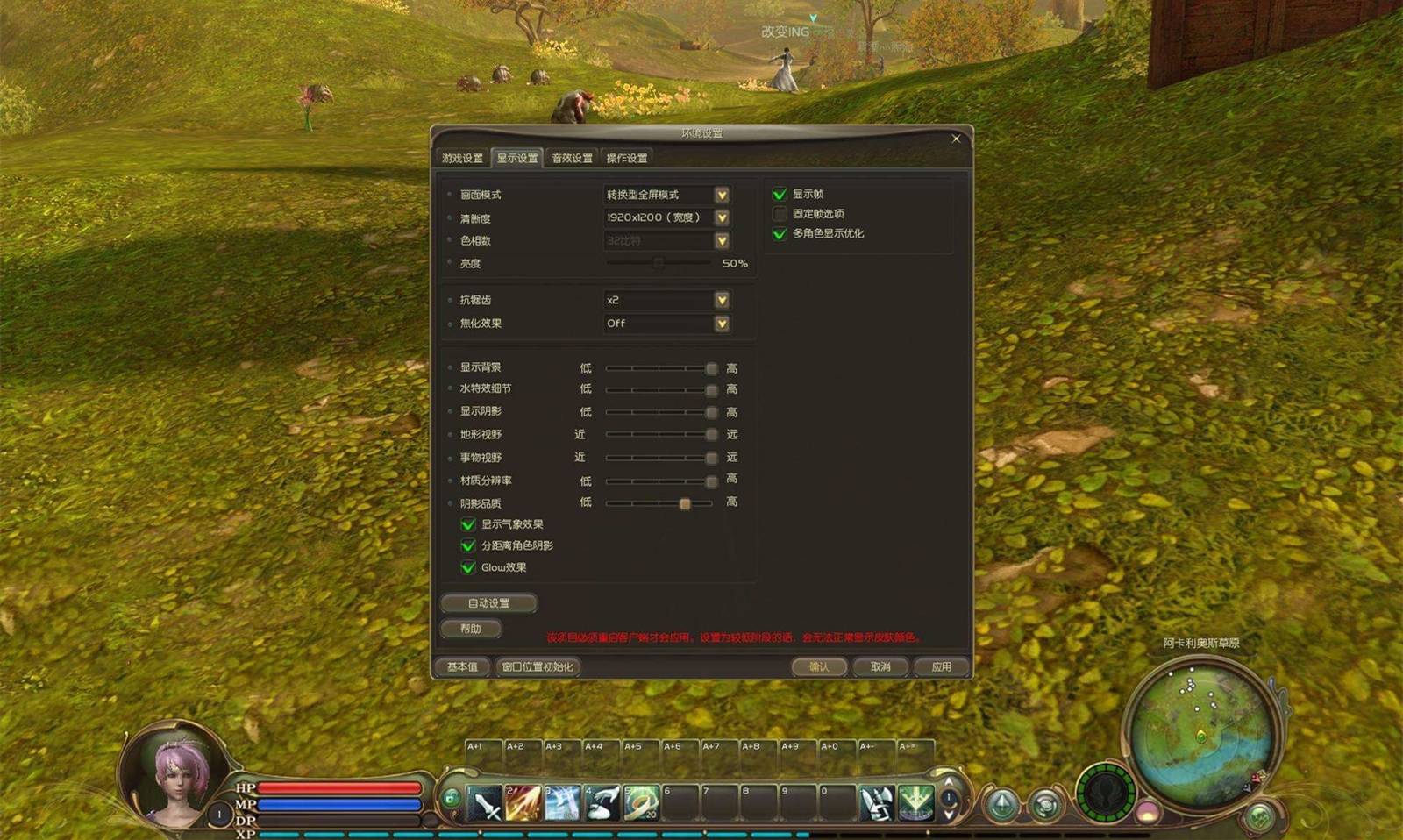The width and height of the screenshot is (1403, 840).
Task: Expand the 焦化效果 dropdown
Action: tap(722, 324)
